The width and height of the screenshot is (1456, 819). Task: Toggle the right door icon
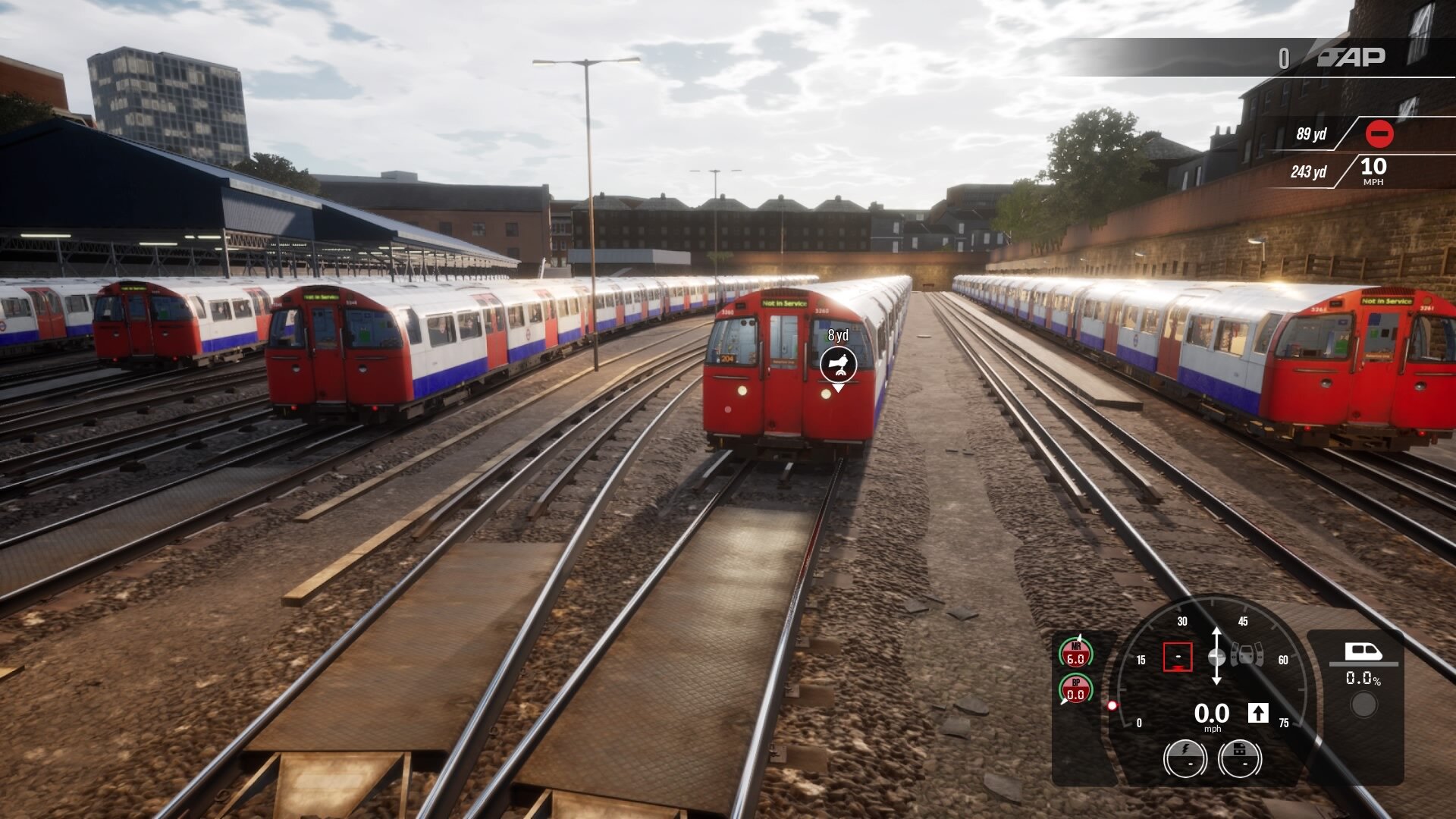click(1259, 654)
